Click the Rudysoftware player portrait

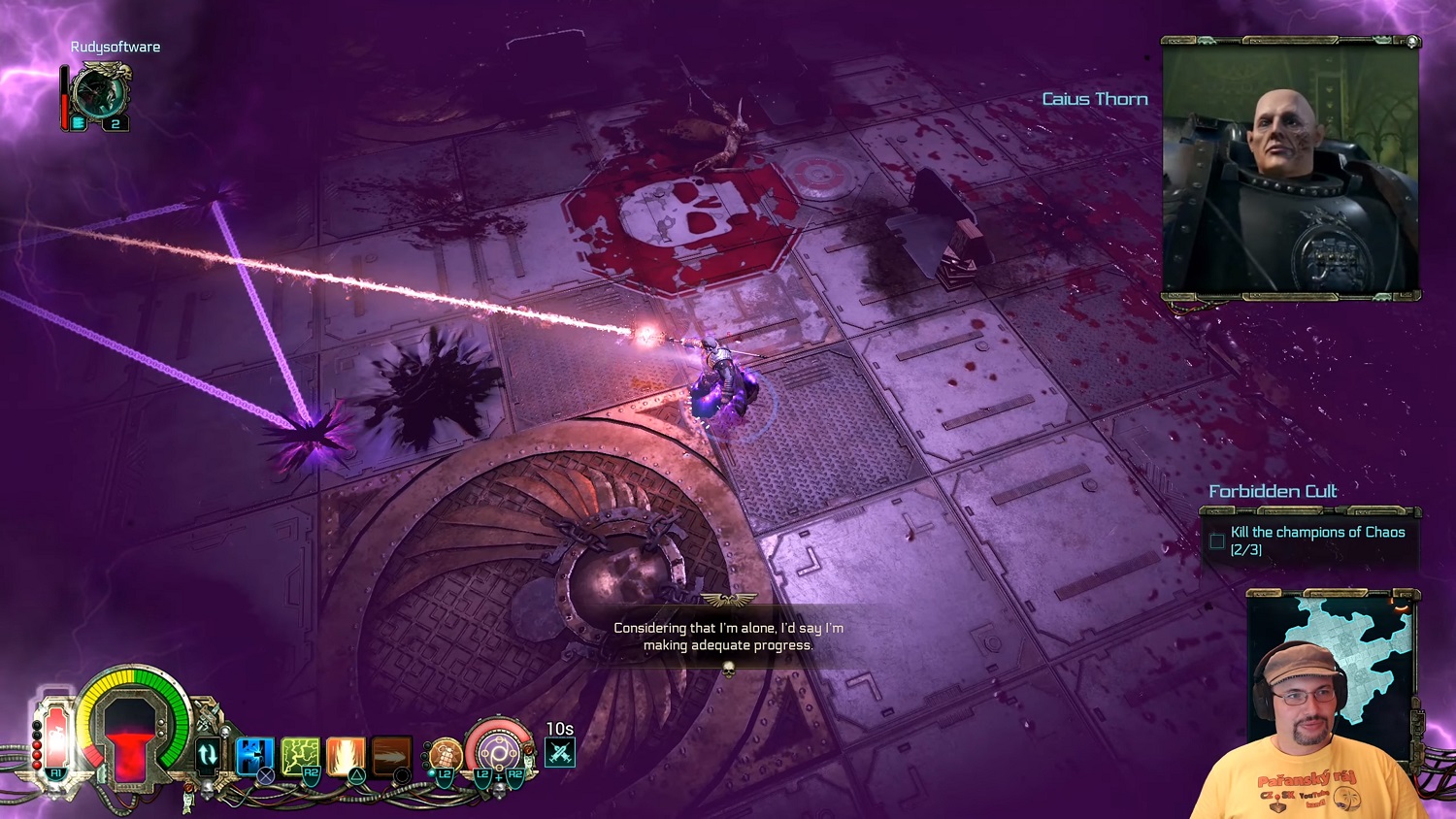pyautogui.click(x=100, y=95)
